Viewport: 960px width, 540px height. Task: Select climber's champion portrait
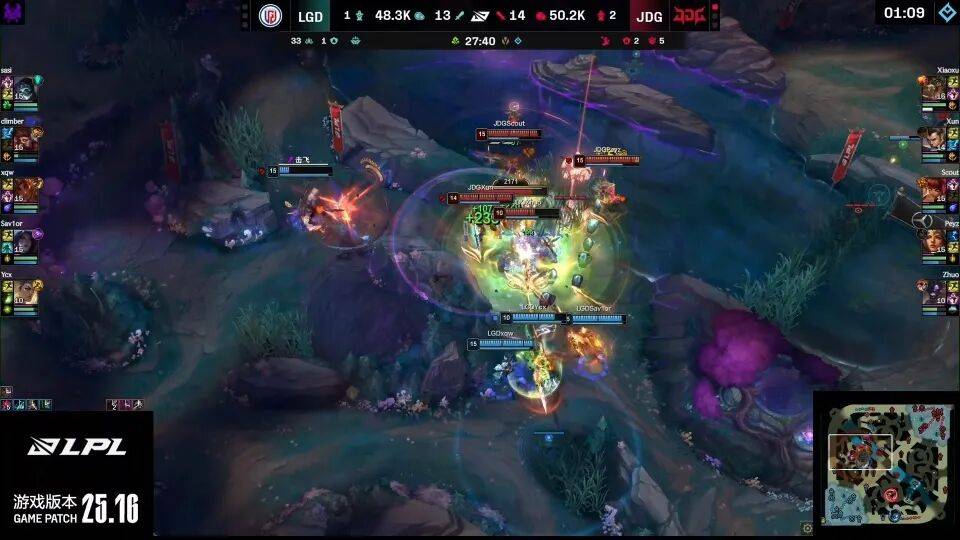click(x=25, y=139)
